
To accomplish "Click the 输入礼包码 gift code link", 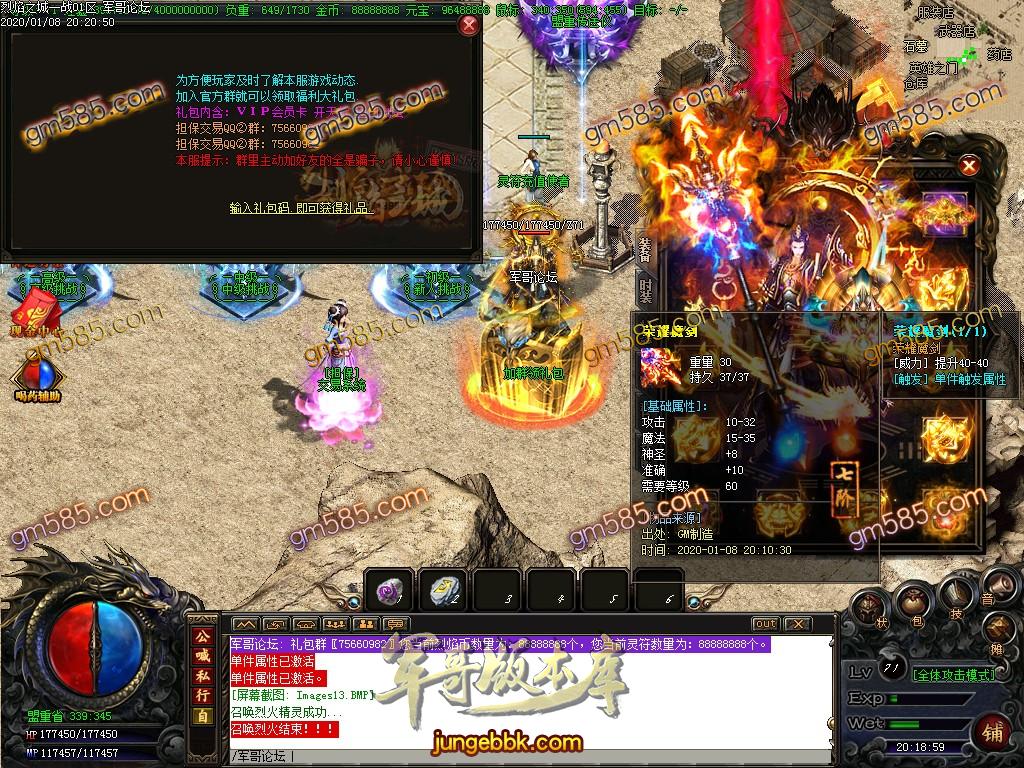I will pos(302,208).
